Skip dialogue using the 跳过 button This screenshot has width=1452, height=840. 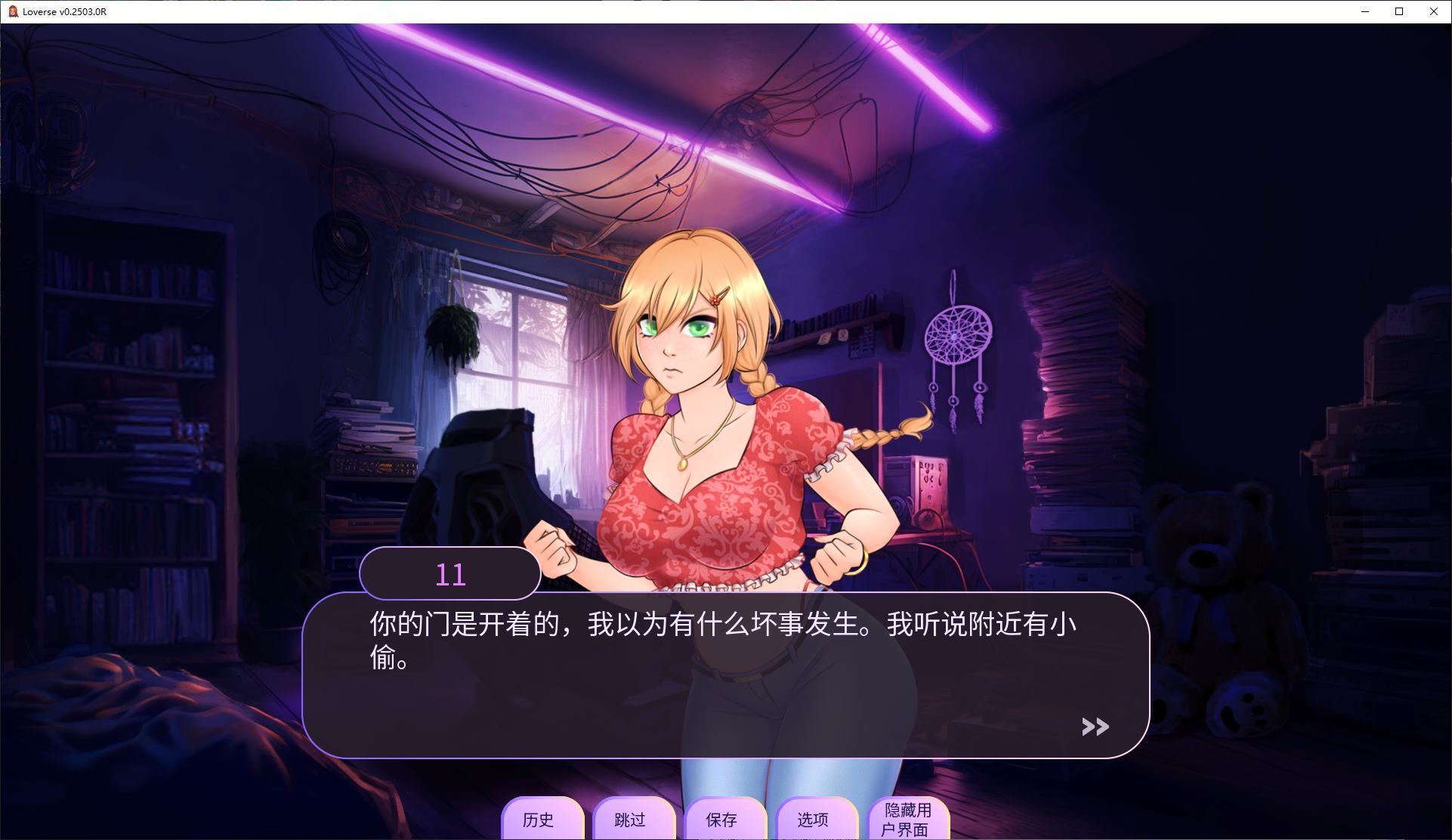(634, 820)
